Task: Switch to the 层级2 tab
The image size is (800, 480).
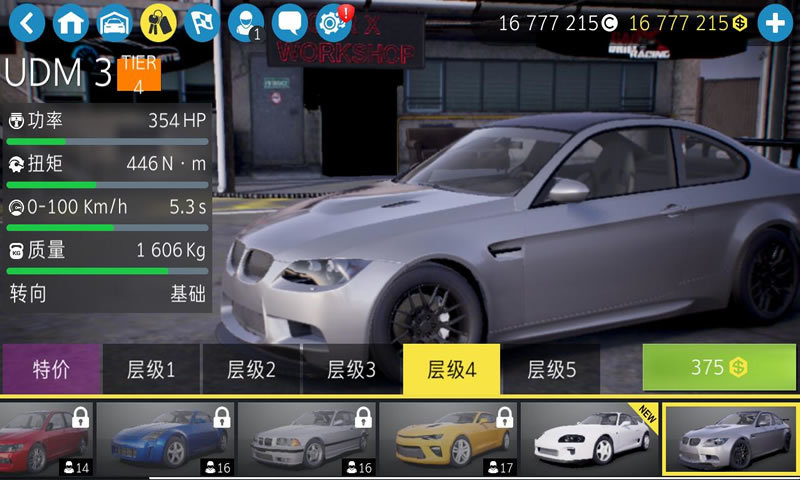Action: 251,369
